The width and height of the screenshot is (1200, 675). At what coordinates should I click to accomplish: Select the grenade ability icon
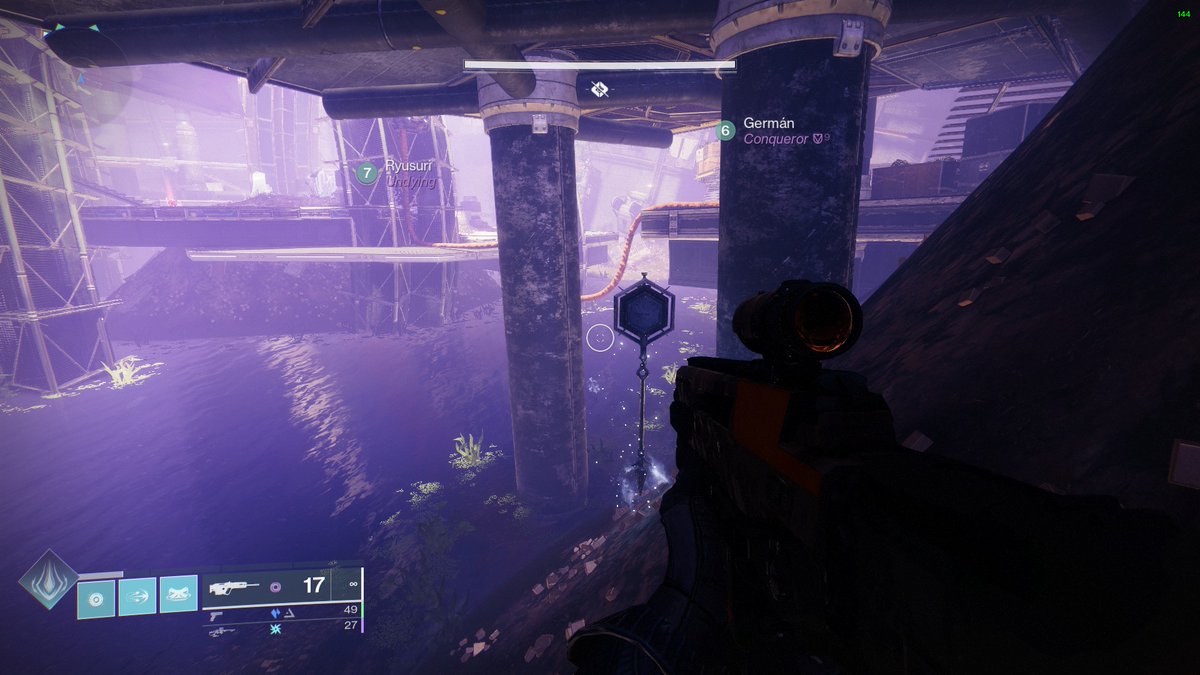pos(96,598)
